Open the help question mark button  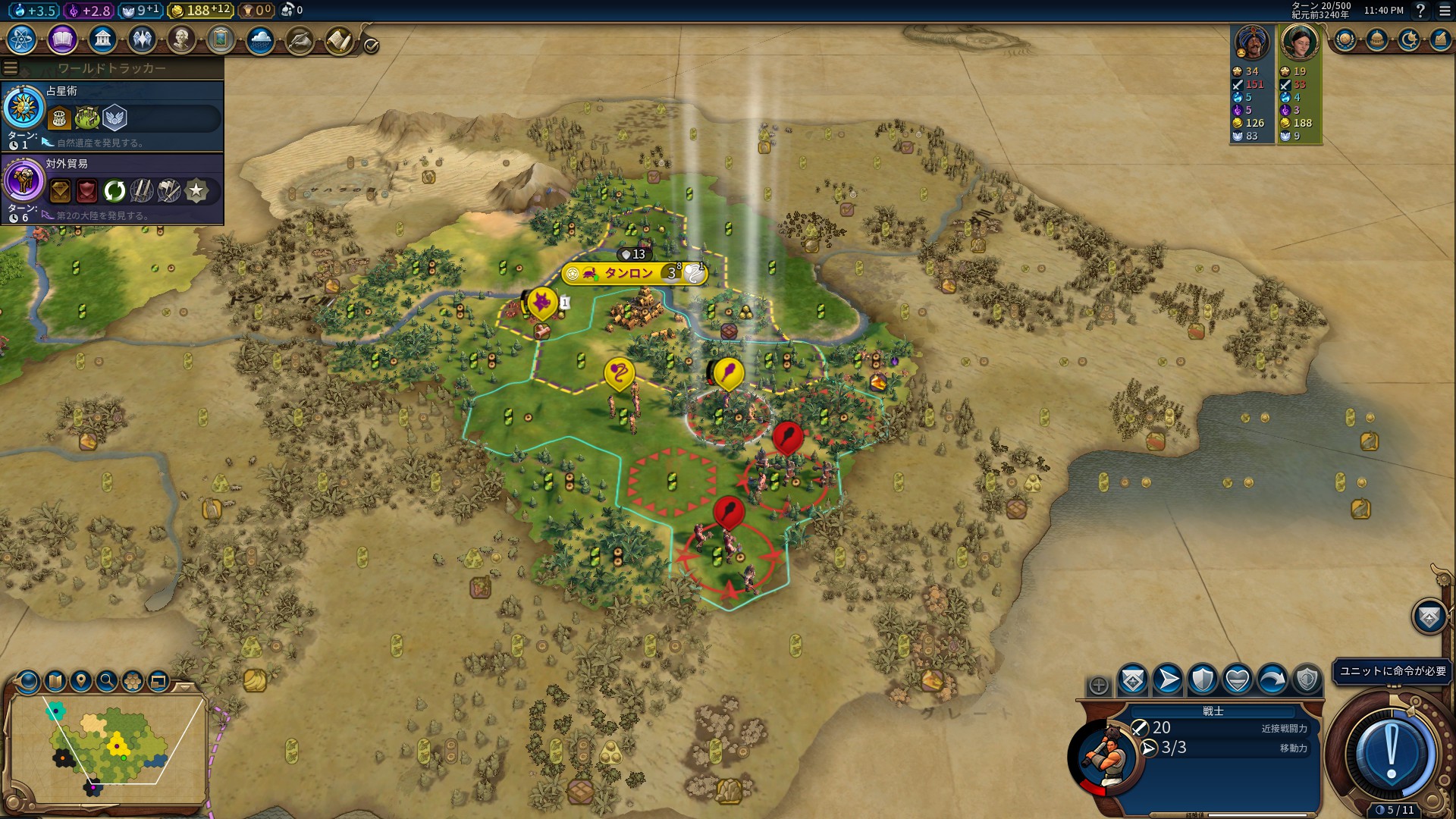click(x=1420, y=11)
